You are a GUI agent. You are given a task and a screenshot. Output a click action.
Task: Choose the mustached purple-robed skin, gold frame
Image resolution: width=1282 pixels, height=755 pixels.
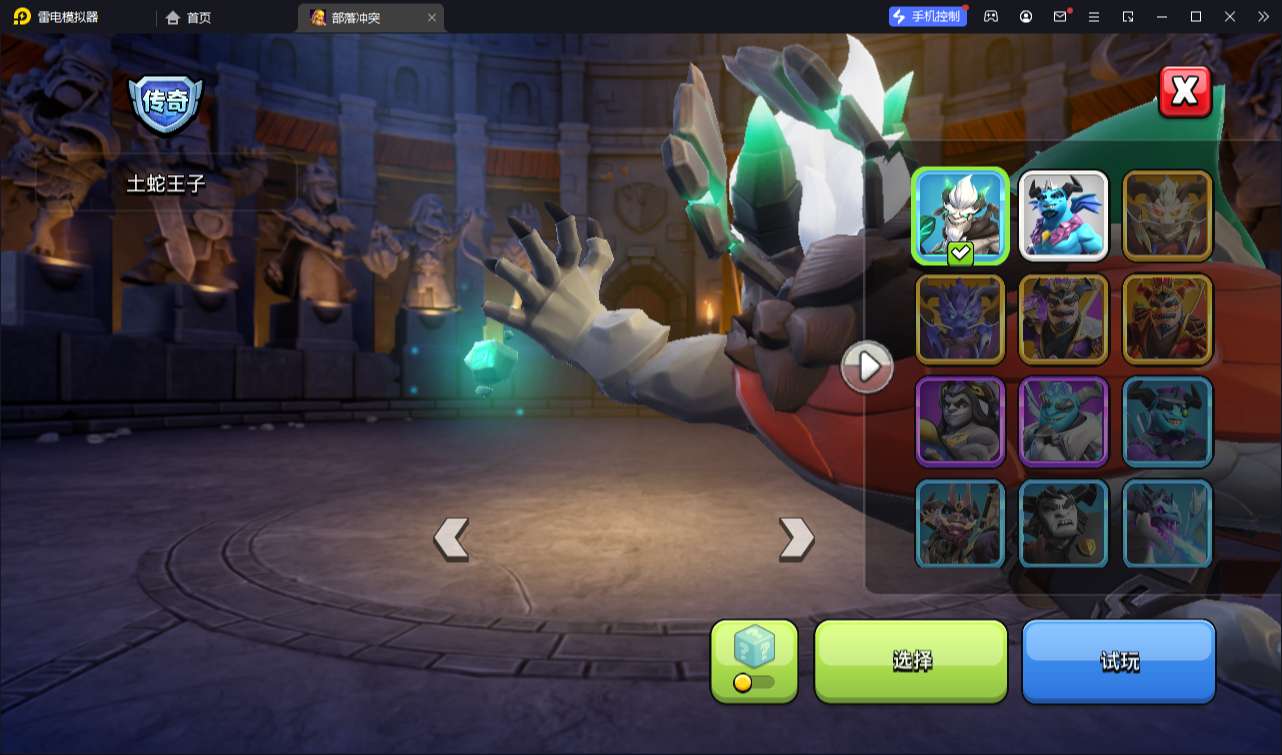[1063, 319]
